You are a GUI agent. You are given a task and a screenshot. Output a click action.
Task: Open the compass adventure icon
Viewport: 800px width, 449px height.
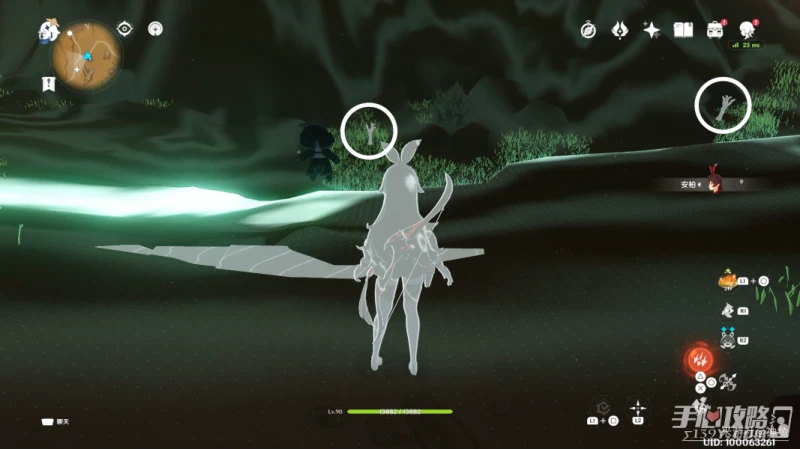click(x=589, y=31)
